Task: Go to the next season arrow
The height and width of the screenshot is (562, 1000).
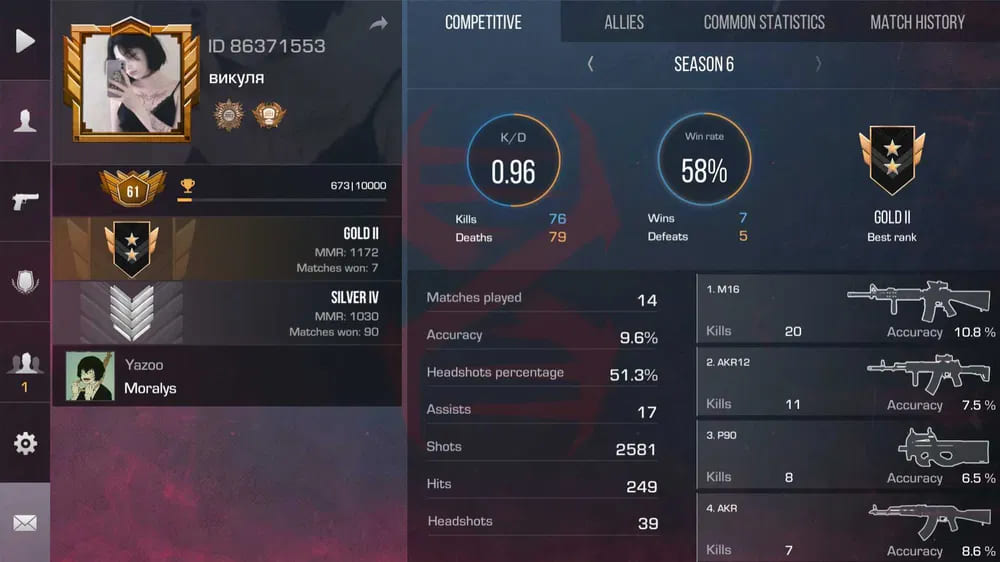Action: click(x=819, y=64)
